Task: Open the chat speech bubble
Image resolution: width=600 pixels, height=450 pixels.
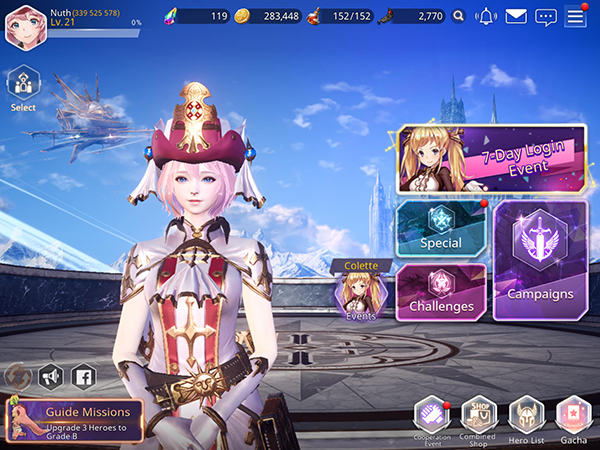Action: click(x=545, y=16)
